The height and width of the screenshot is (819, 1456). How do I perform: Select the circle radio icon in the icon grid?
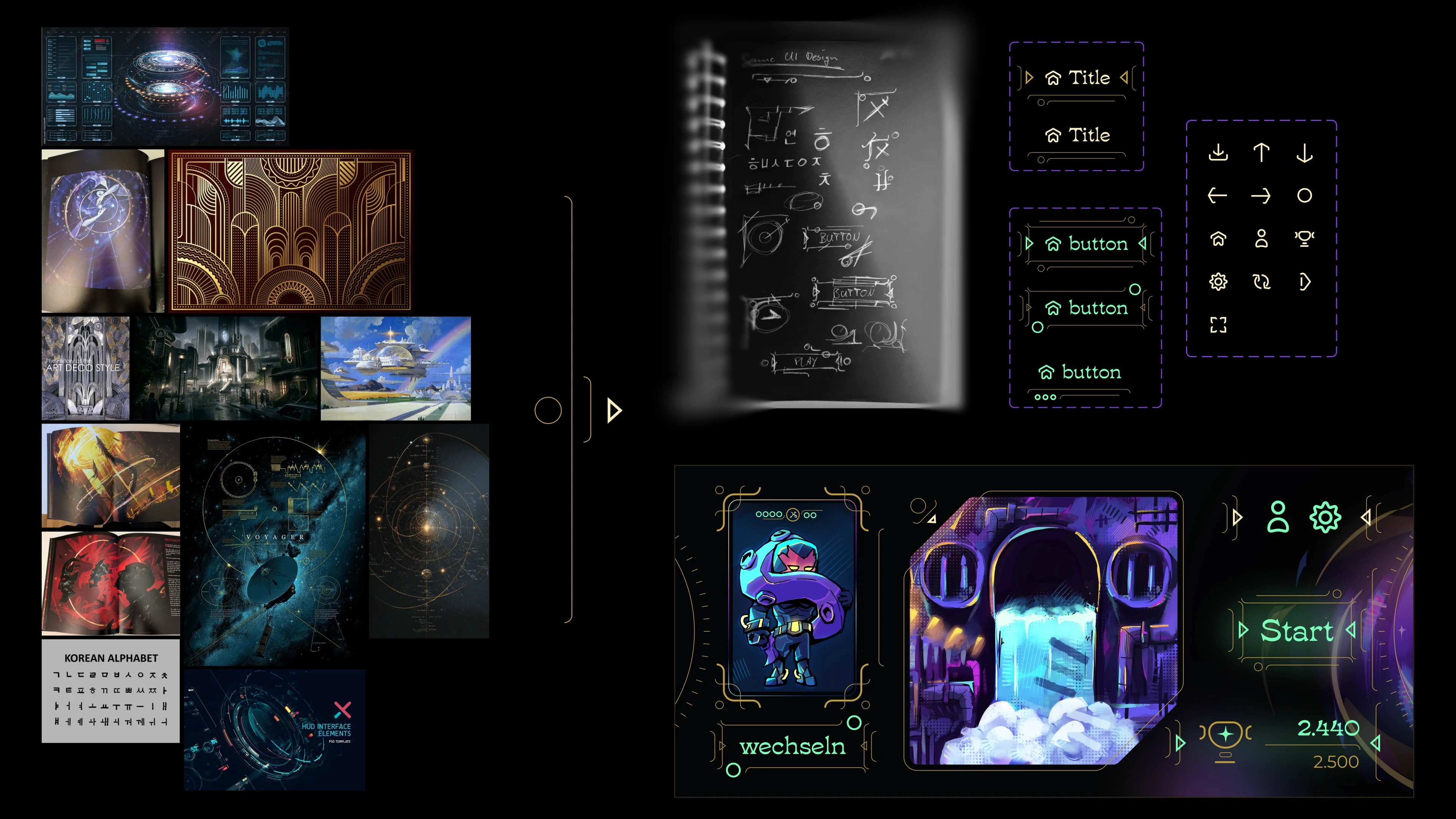pyautogui.click(x=1305, y=196)
